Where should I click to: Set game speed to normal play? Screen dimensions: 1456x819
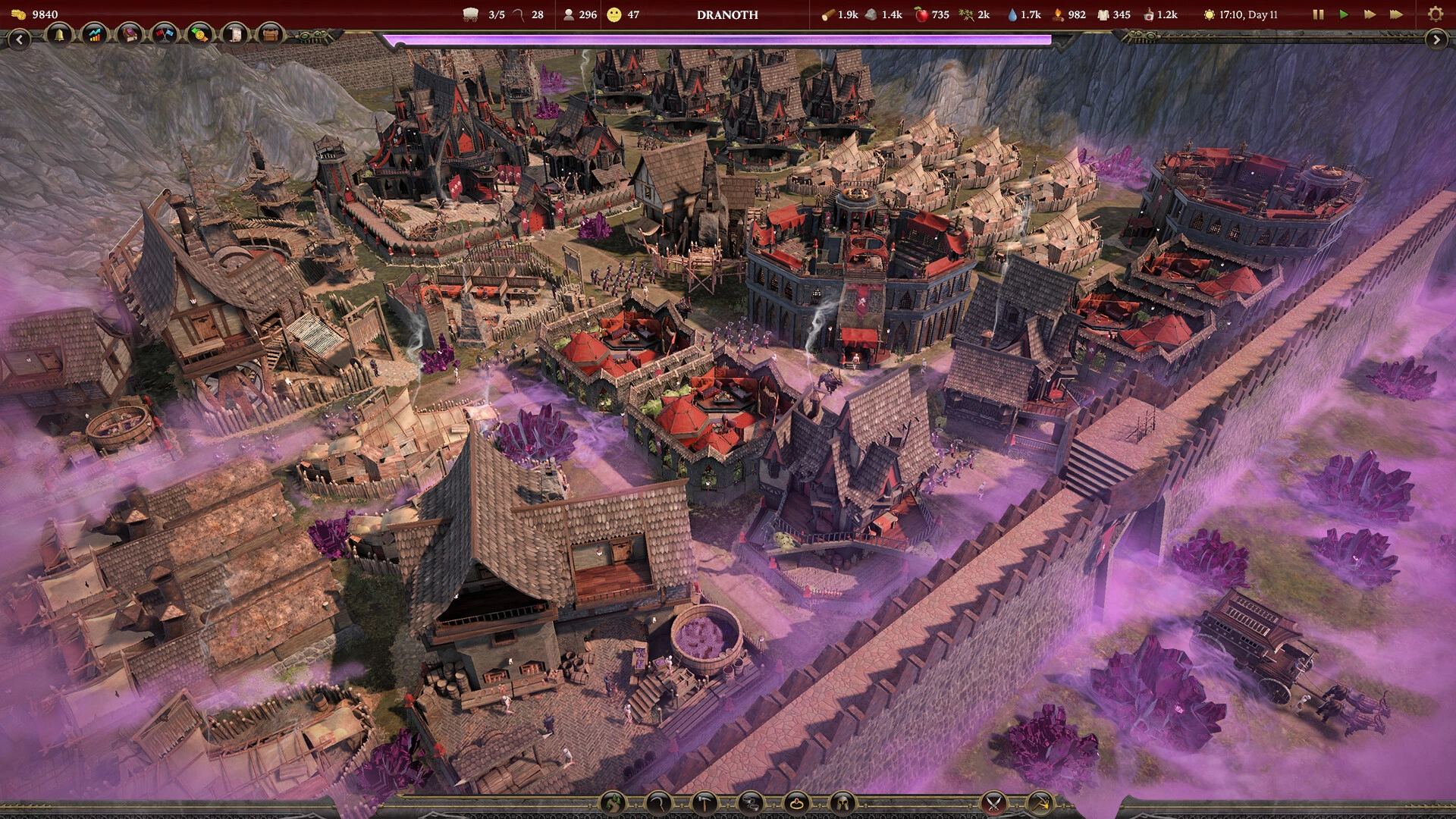click(1344, 14)
